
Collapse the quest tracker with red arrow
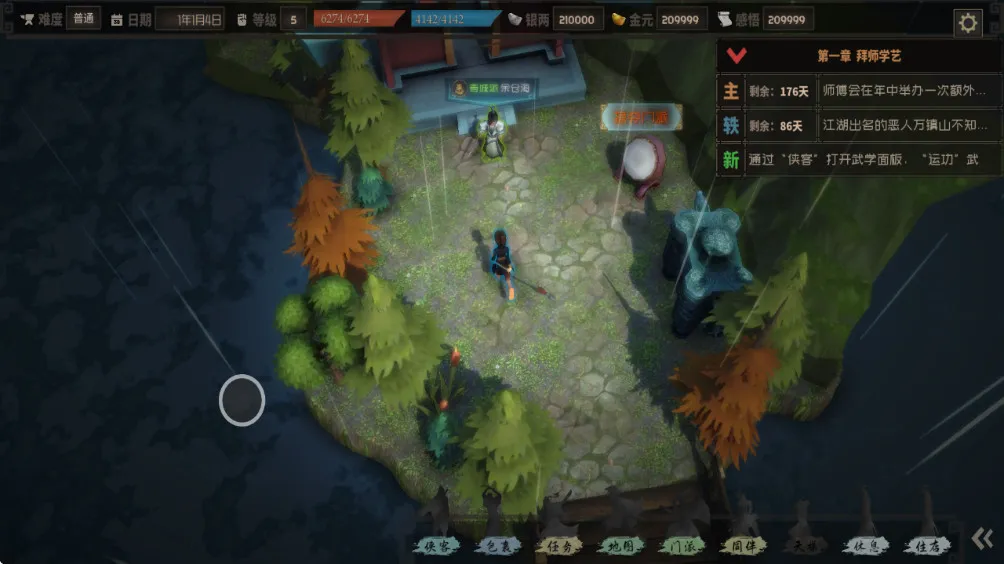pos(737,56)
